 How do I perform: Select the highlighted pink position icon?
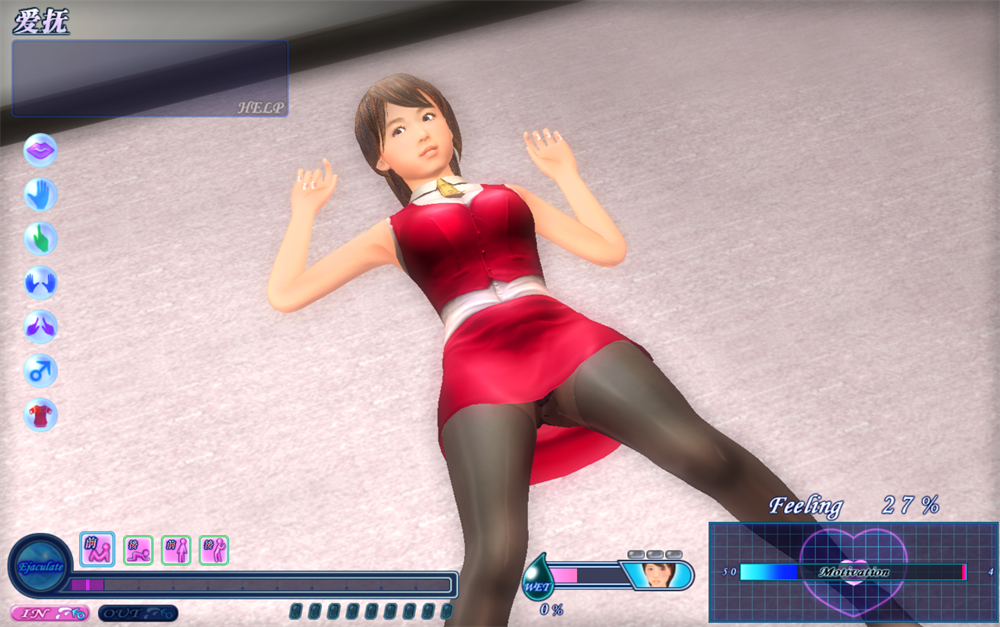97,548
